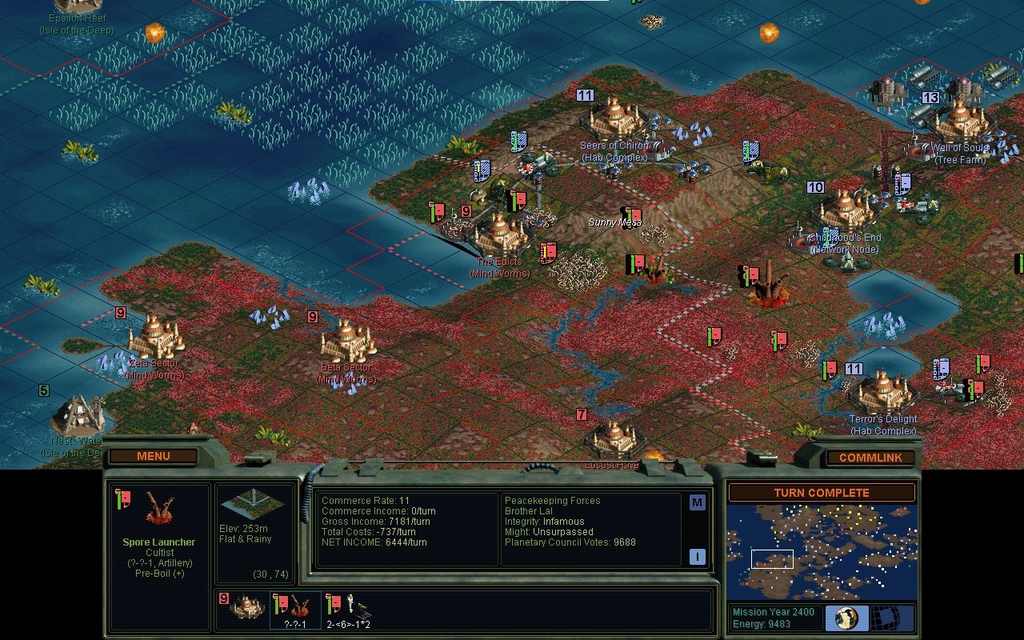Open the MENU button
The height and width of the screenshot is (640, 1024).
tap(153, 456)
